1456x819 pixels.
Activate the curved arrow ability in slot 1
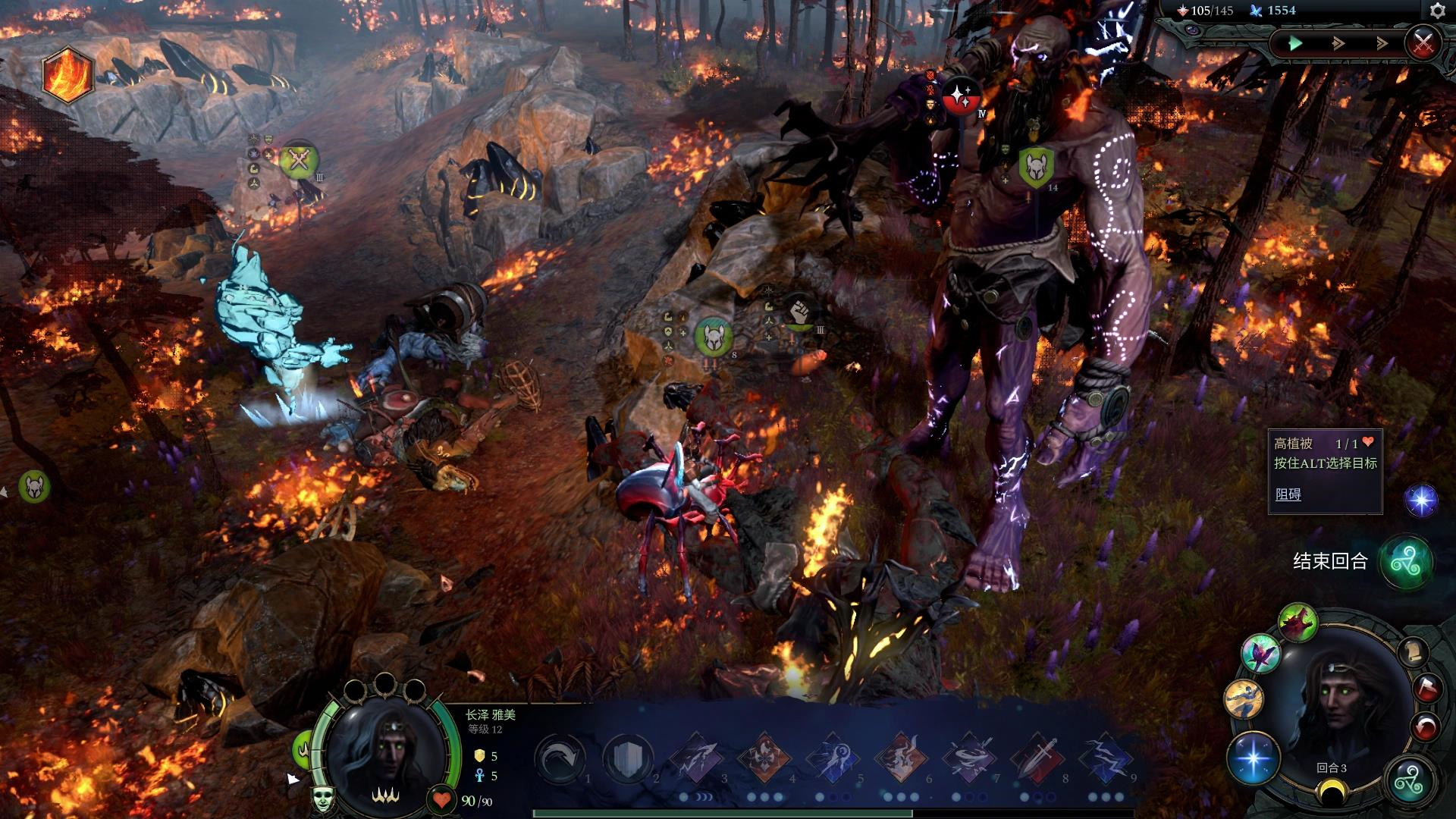click(559, 758)
